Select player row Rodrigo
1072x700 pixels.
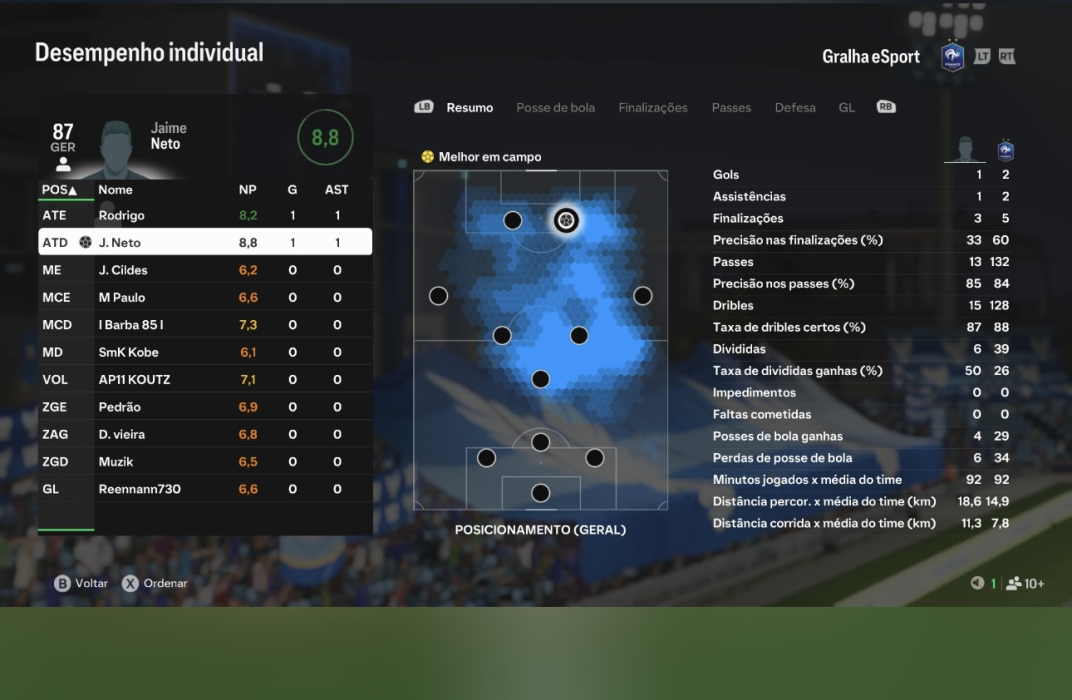(x=205, y=215)
